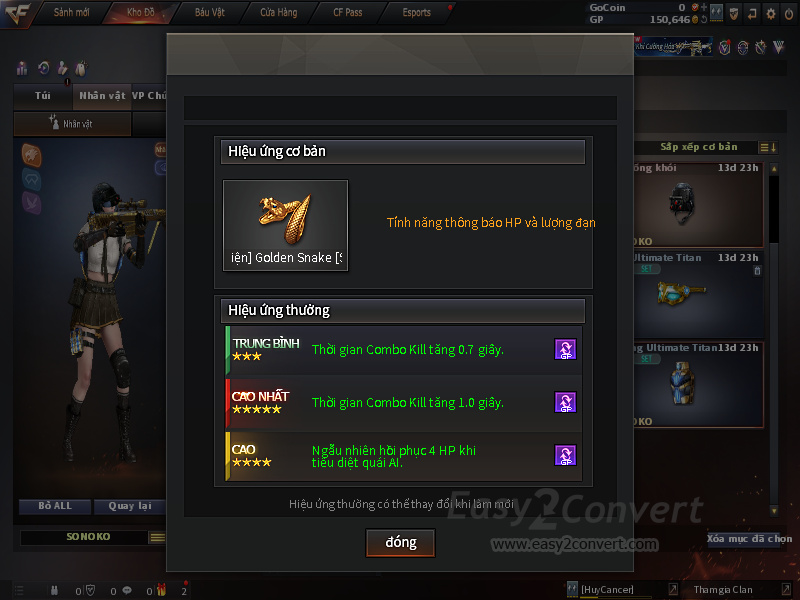Open settings with the gear icon

pos(770,13)
